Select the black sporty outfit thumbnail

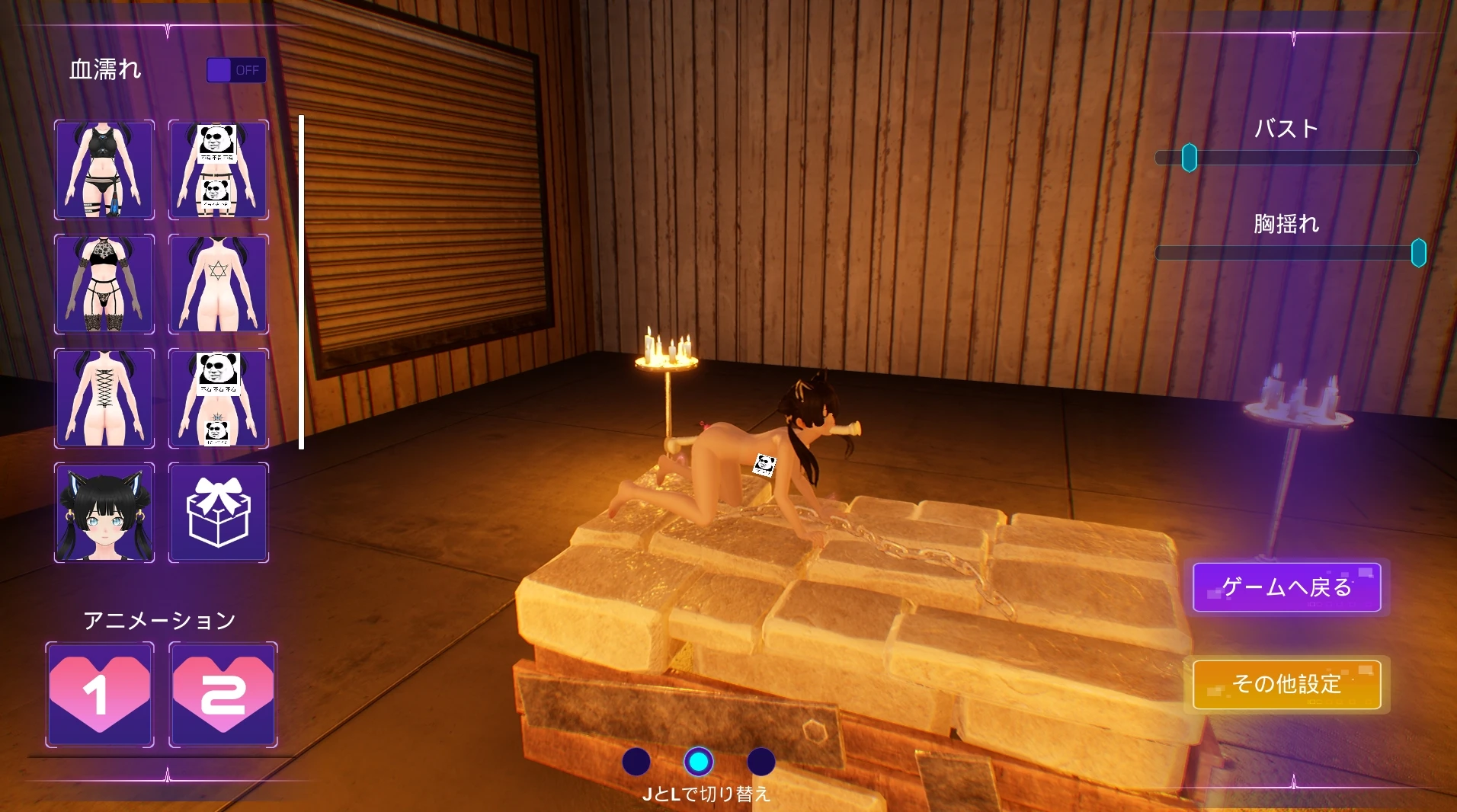pos(104,170)
